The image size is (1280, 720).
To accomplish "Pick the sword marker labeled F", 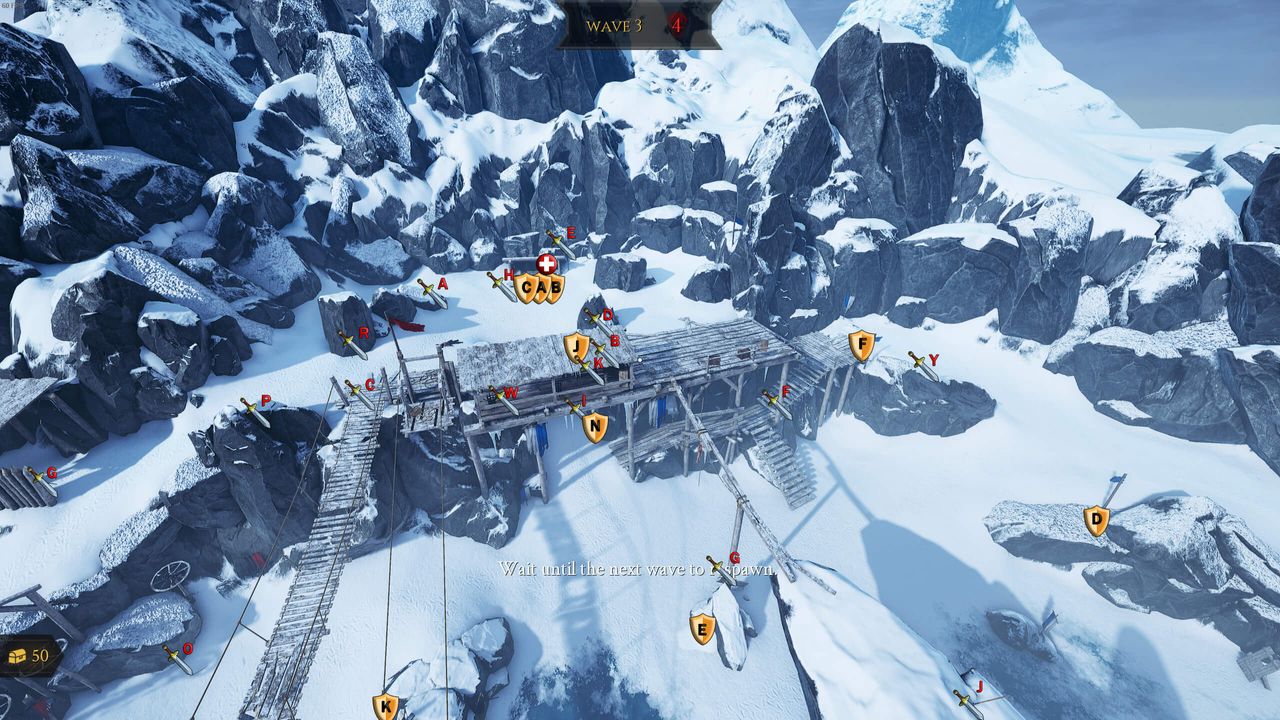I will 775,402.
